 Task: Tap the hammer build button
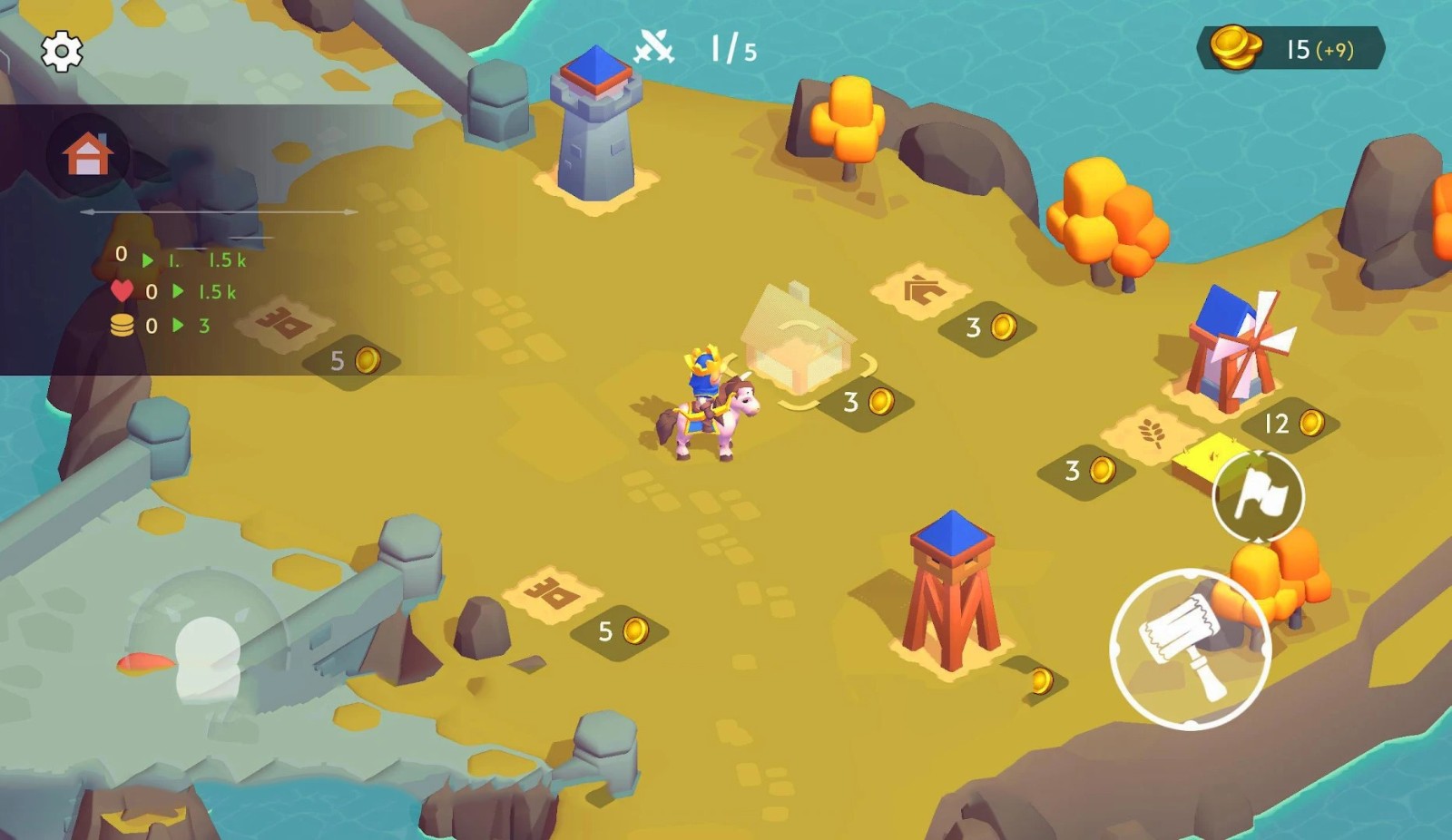point(1190,648)
